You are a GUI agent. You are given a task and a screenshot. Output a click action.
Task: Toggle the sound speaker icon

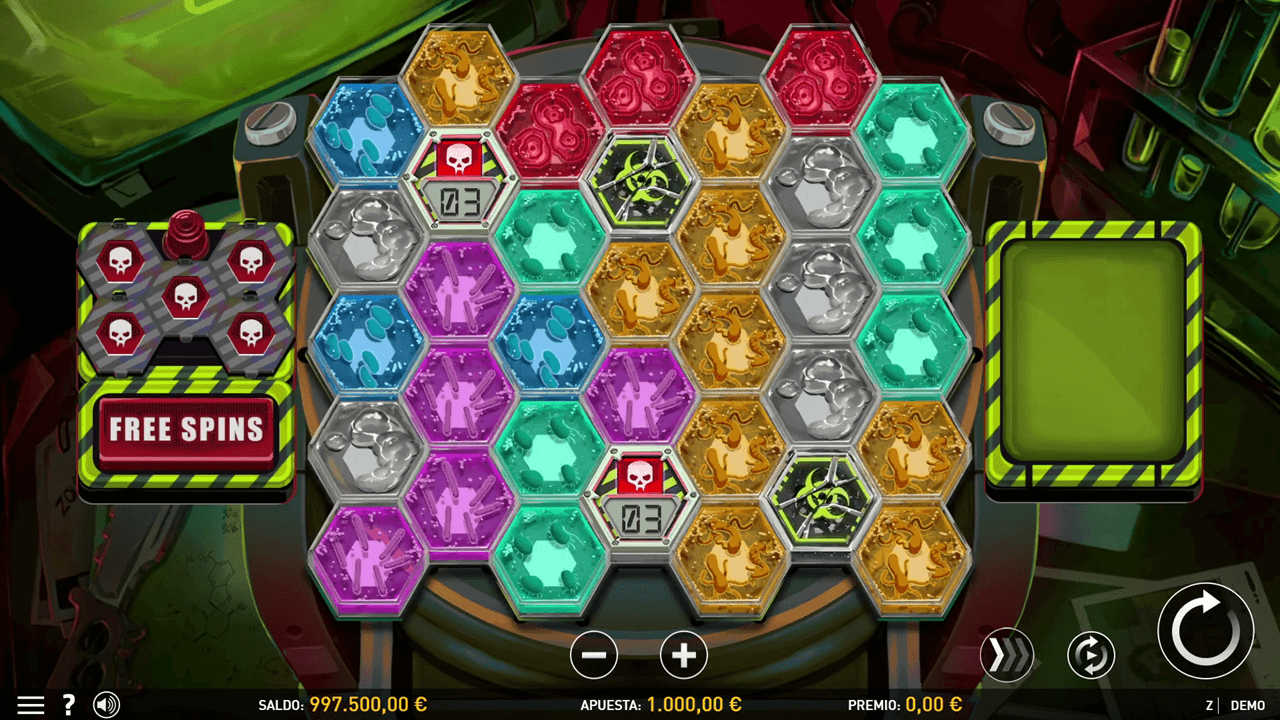pyautogui.click(x=106, y=705)
